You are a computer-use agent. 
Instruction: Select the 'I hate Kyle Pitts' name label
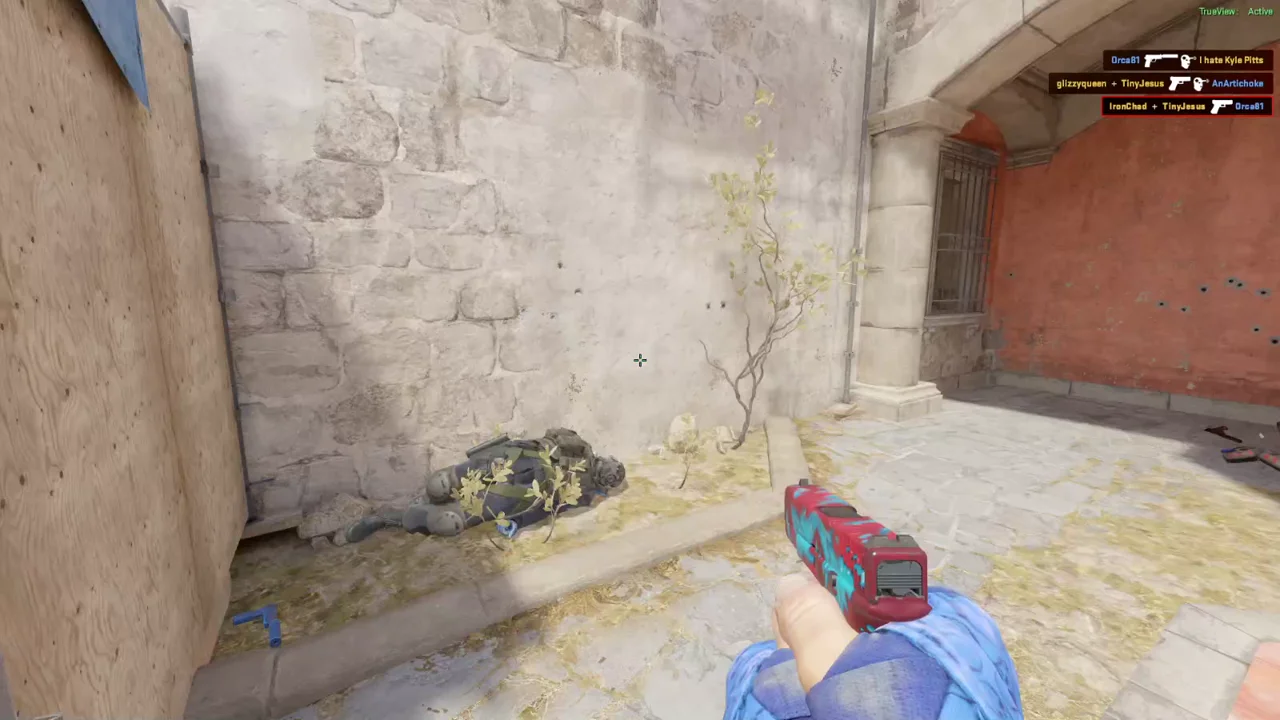tap(1231, 61)
